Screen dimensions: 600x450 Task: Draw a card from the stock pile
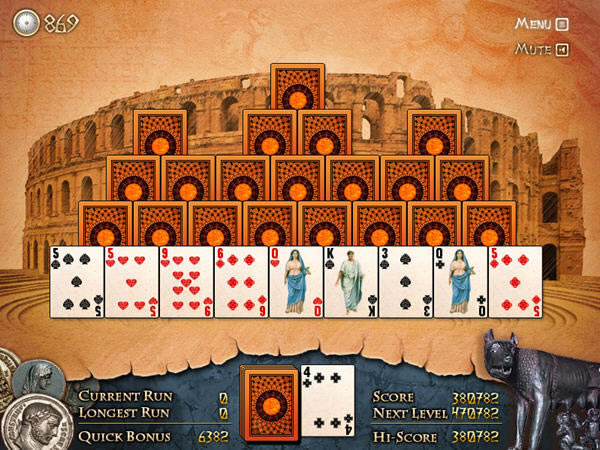click(x=270, y=400)
